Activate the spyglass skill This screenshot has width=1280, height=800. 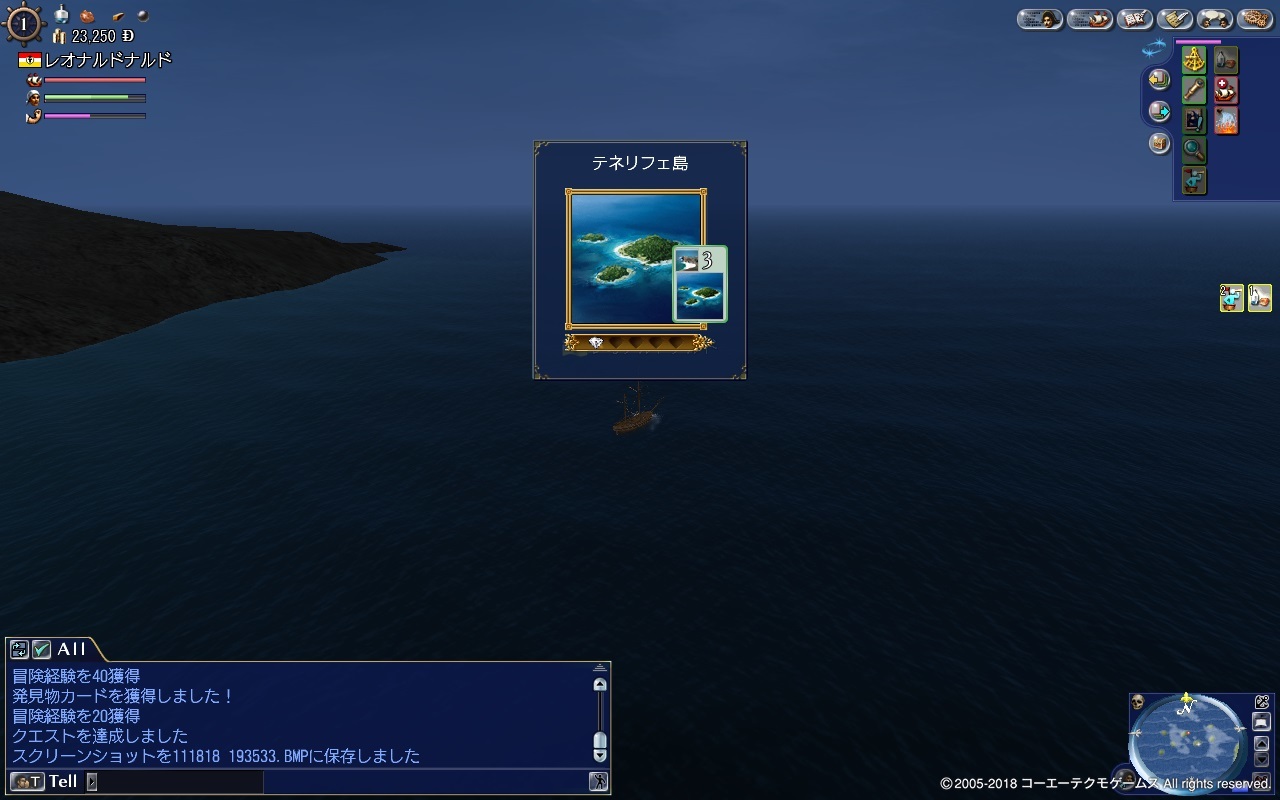point(1194,90)
